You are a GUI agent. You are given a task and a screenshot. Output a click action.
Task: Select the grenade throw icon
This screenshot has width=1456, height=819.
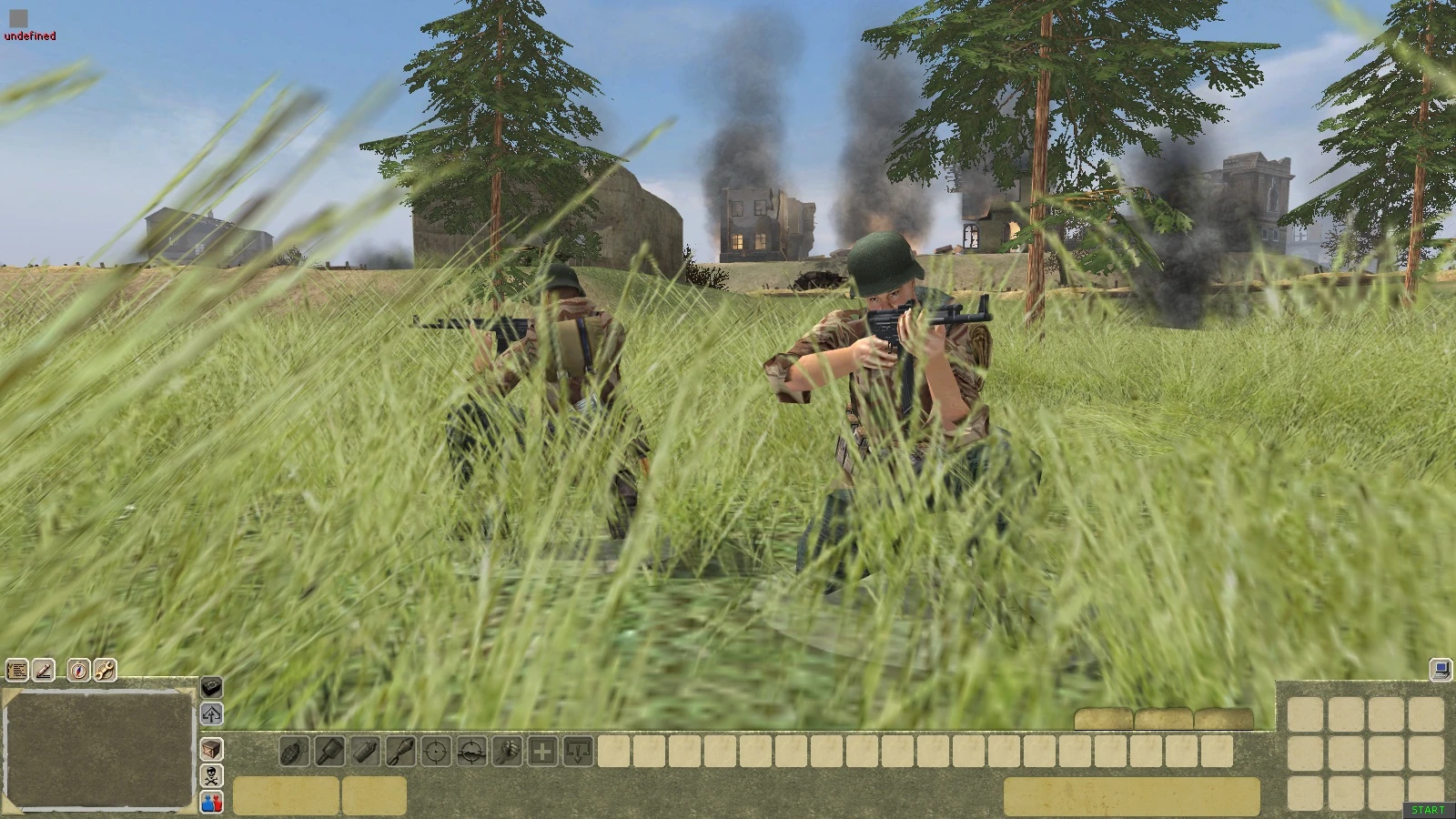(x=292, y=753)
